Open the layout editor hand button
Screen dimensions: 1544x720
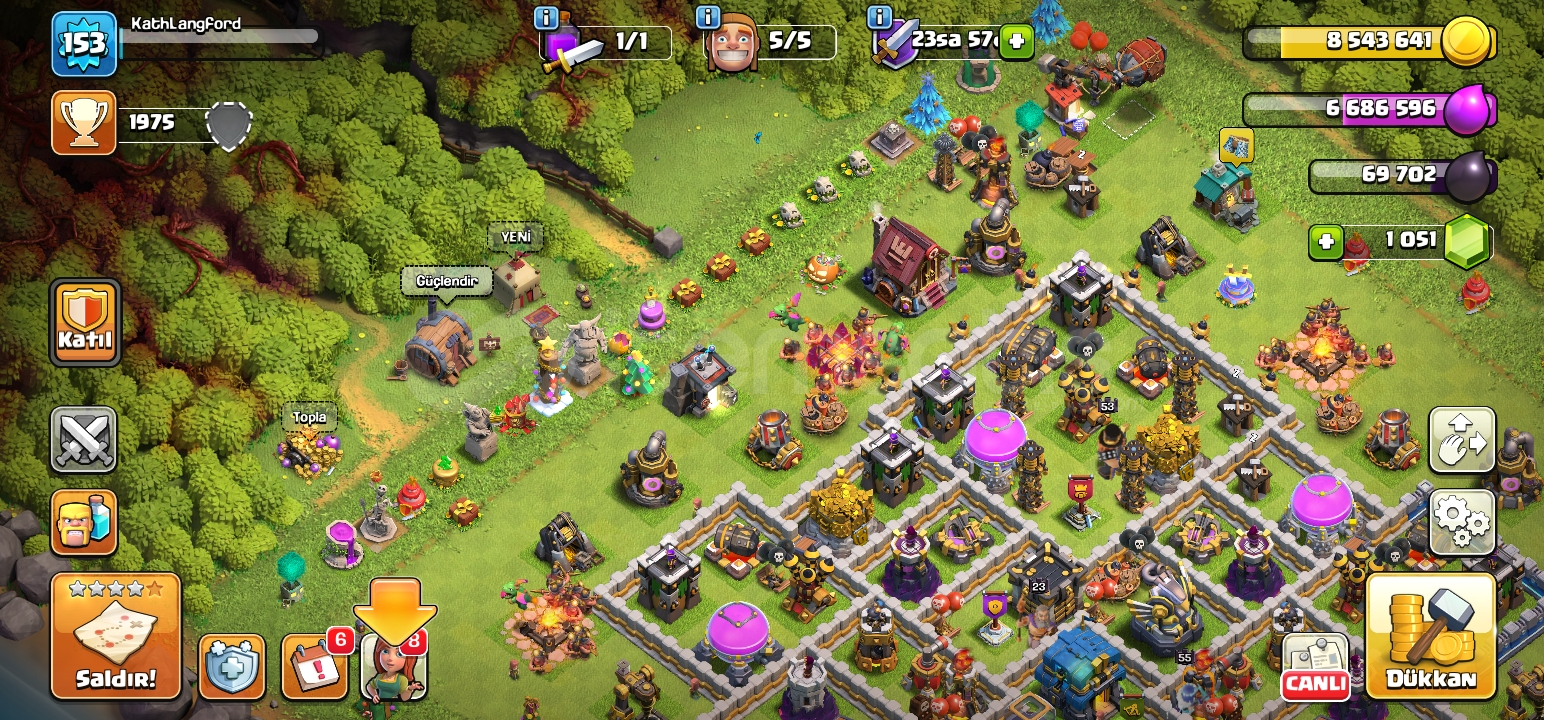(1462, 440)
